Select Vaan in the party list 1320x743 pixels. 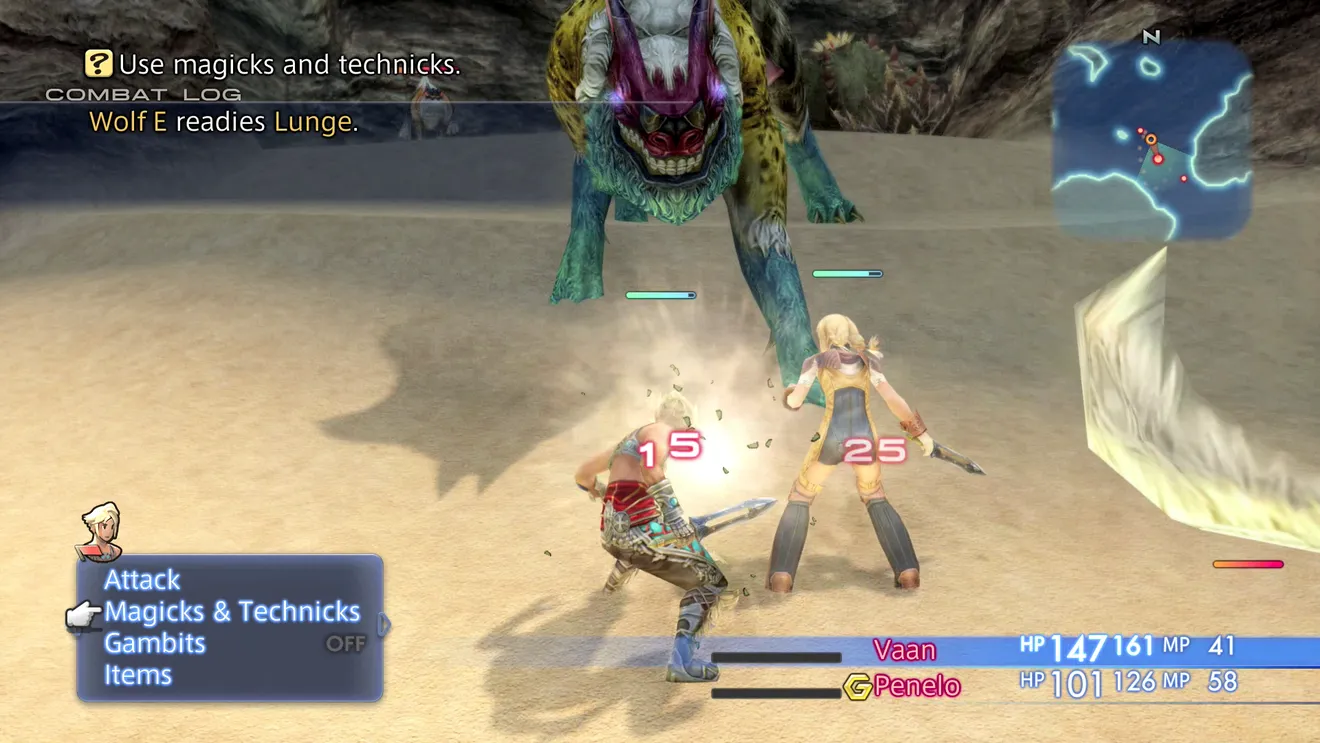click(904, 650)
